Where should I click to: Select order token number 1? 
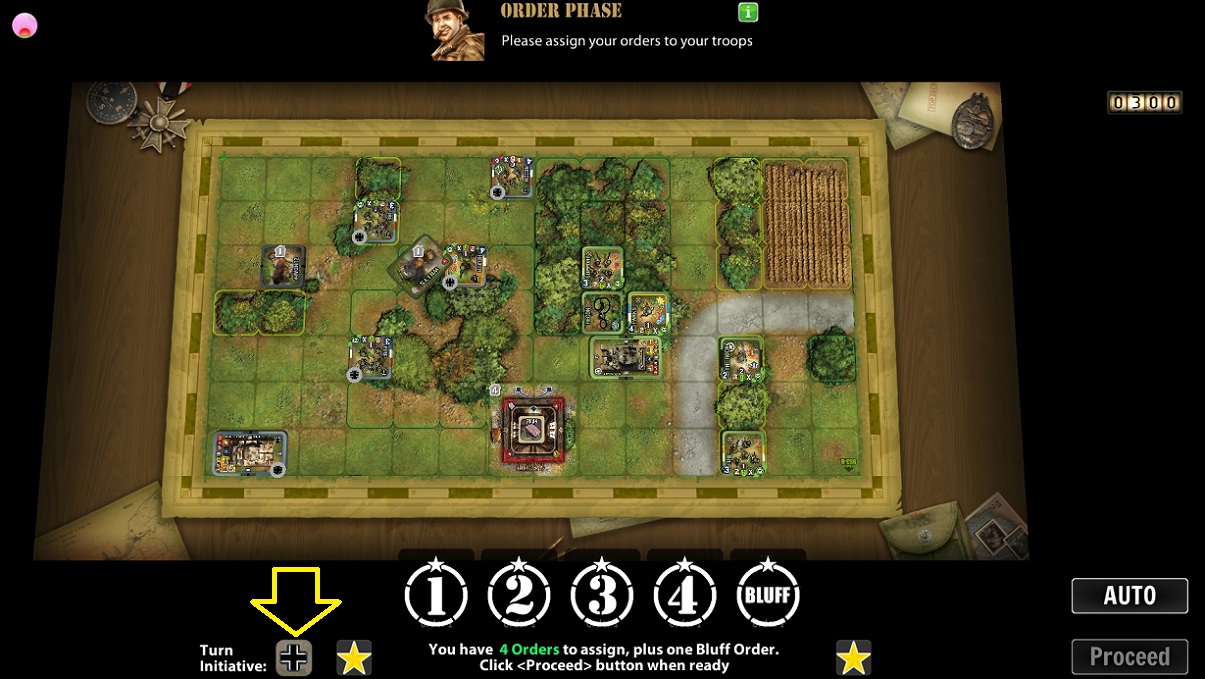(436, 595)
